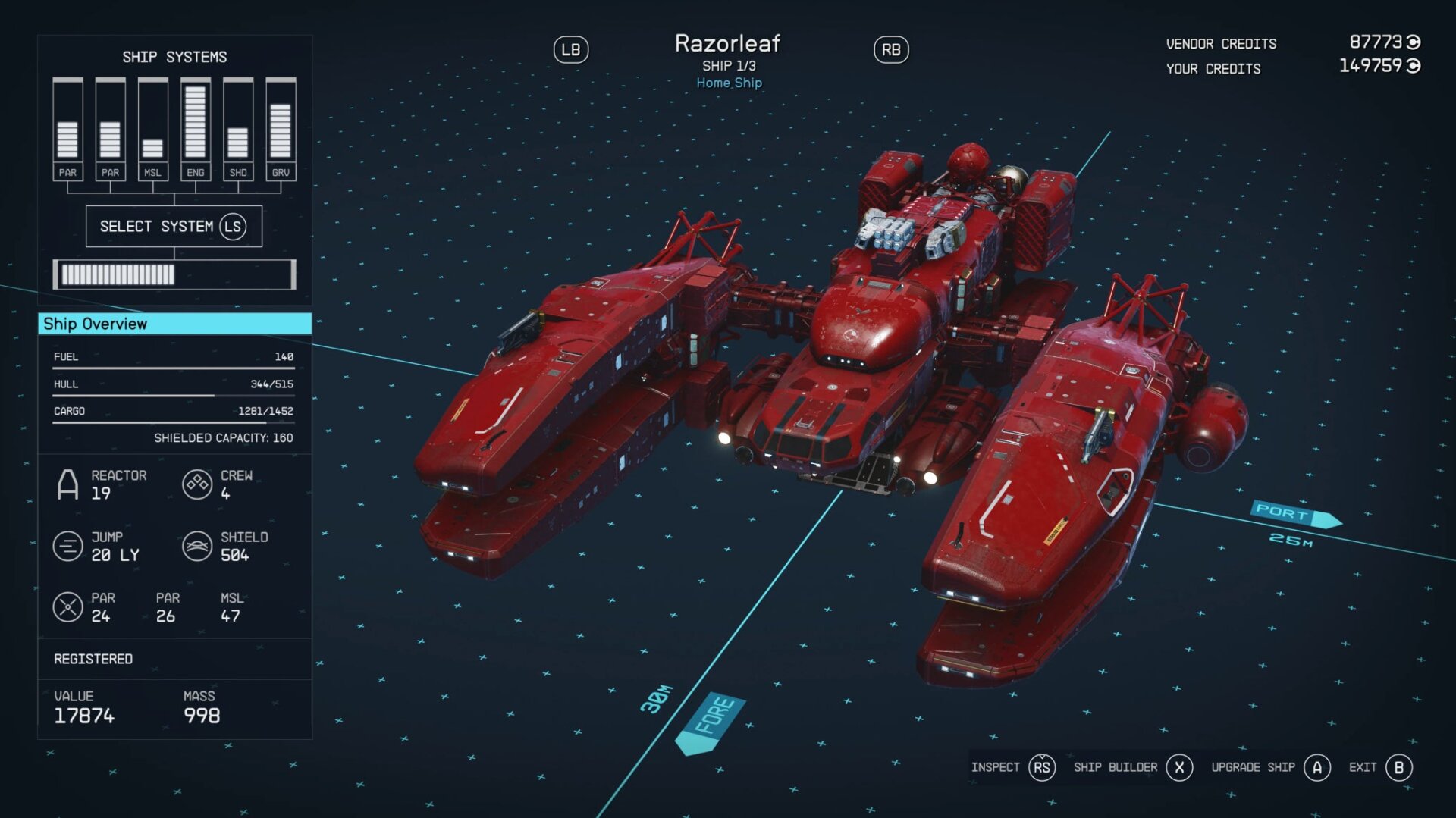
Task: Toggle power allocation for the MSL system
Action: tap(152, 148)
